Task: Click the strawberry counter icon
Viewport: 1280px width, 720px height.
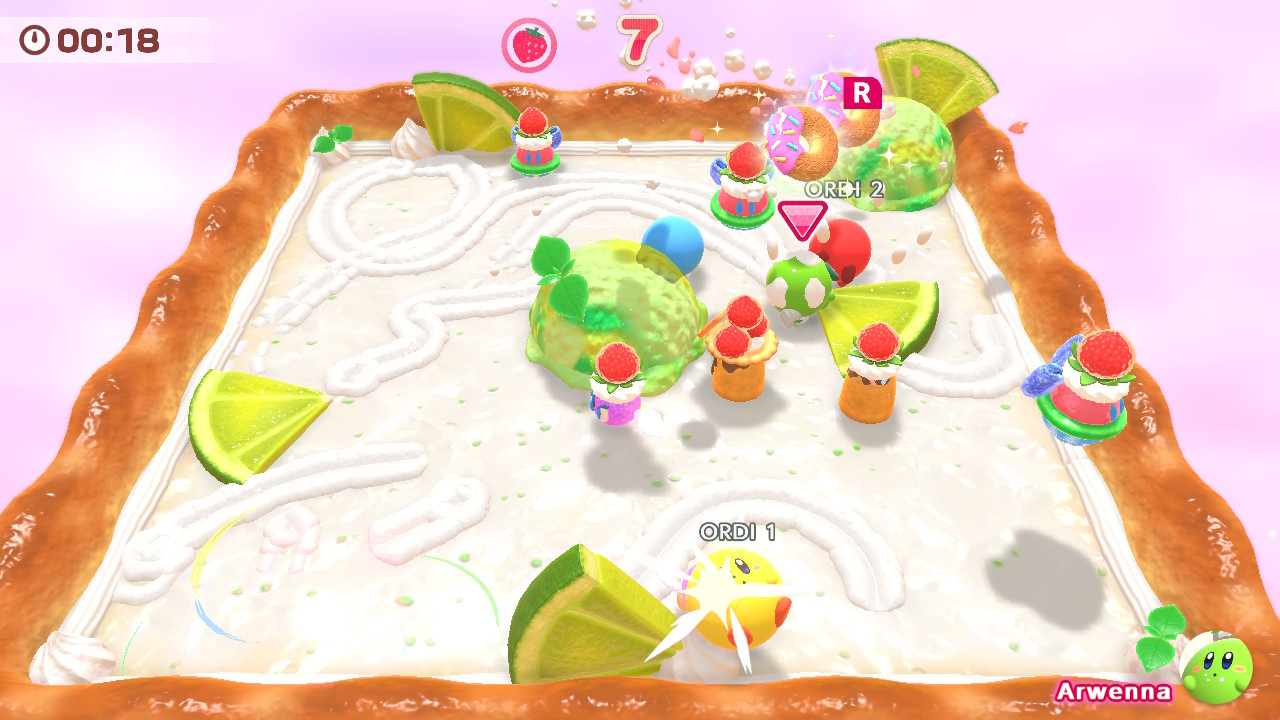Action: 529,45
